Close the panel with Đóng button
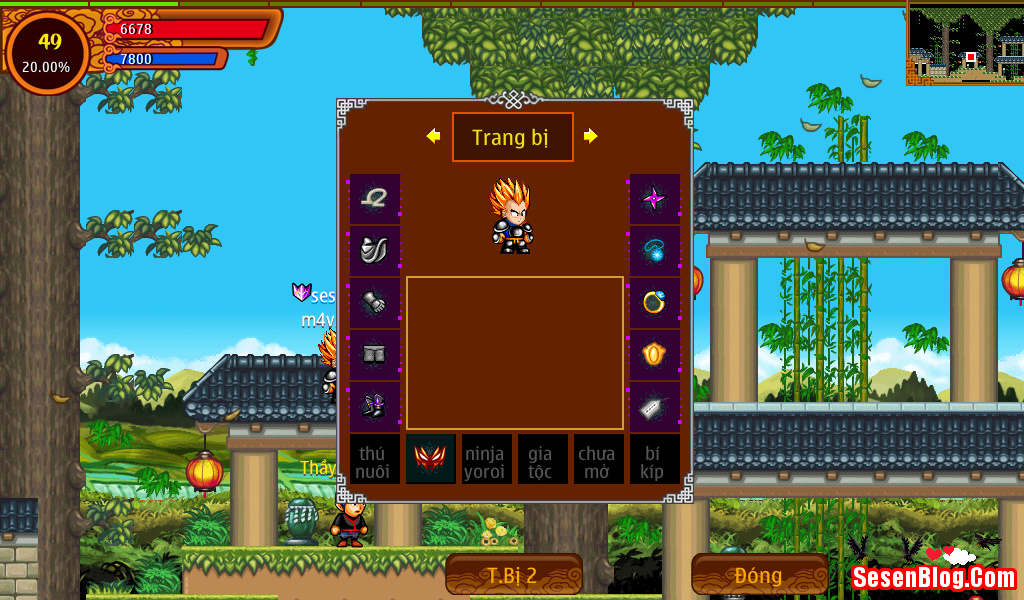Viewport: 1024px width, 600px height. click(759, 575)
